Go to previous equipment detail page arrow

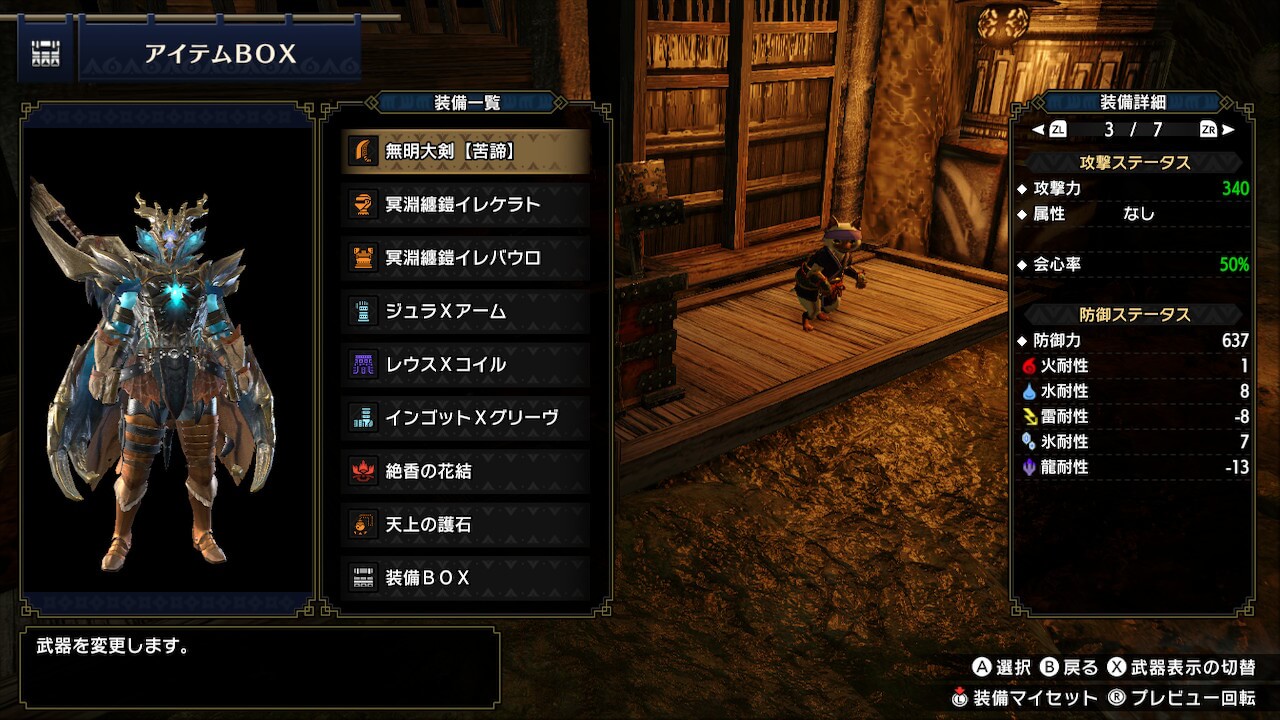(x=1039, y=129)
